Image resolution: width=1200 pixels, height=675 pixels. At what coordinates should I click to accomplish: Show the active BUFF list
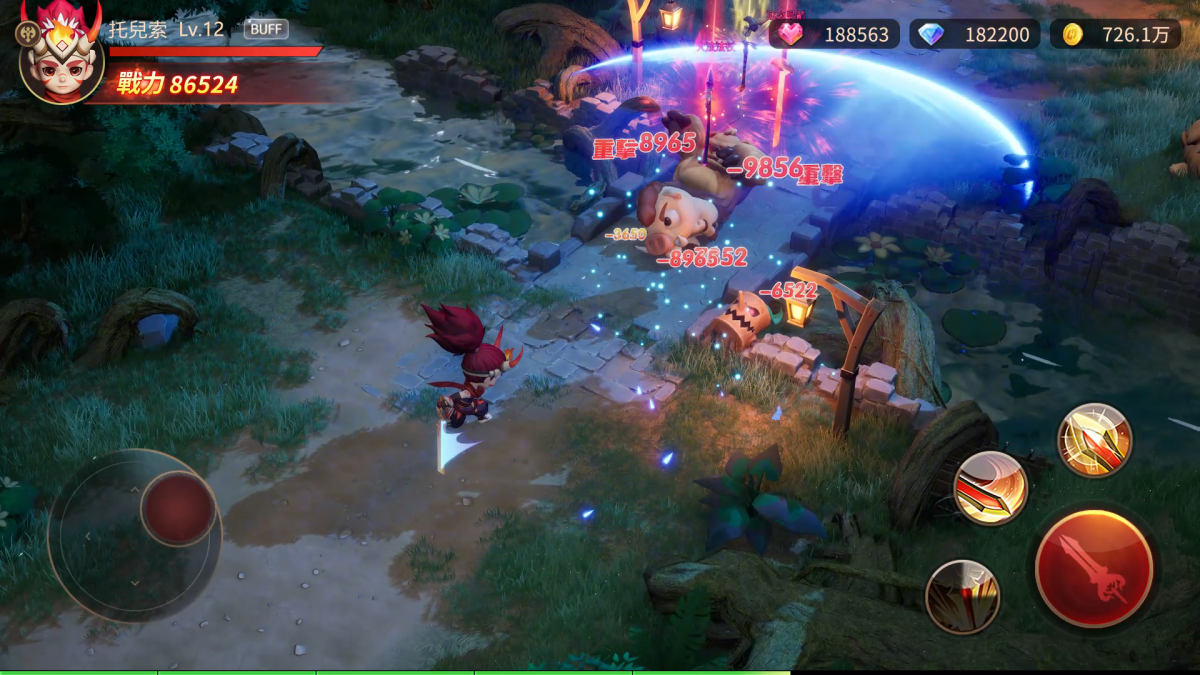tap(266, 29)
